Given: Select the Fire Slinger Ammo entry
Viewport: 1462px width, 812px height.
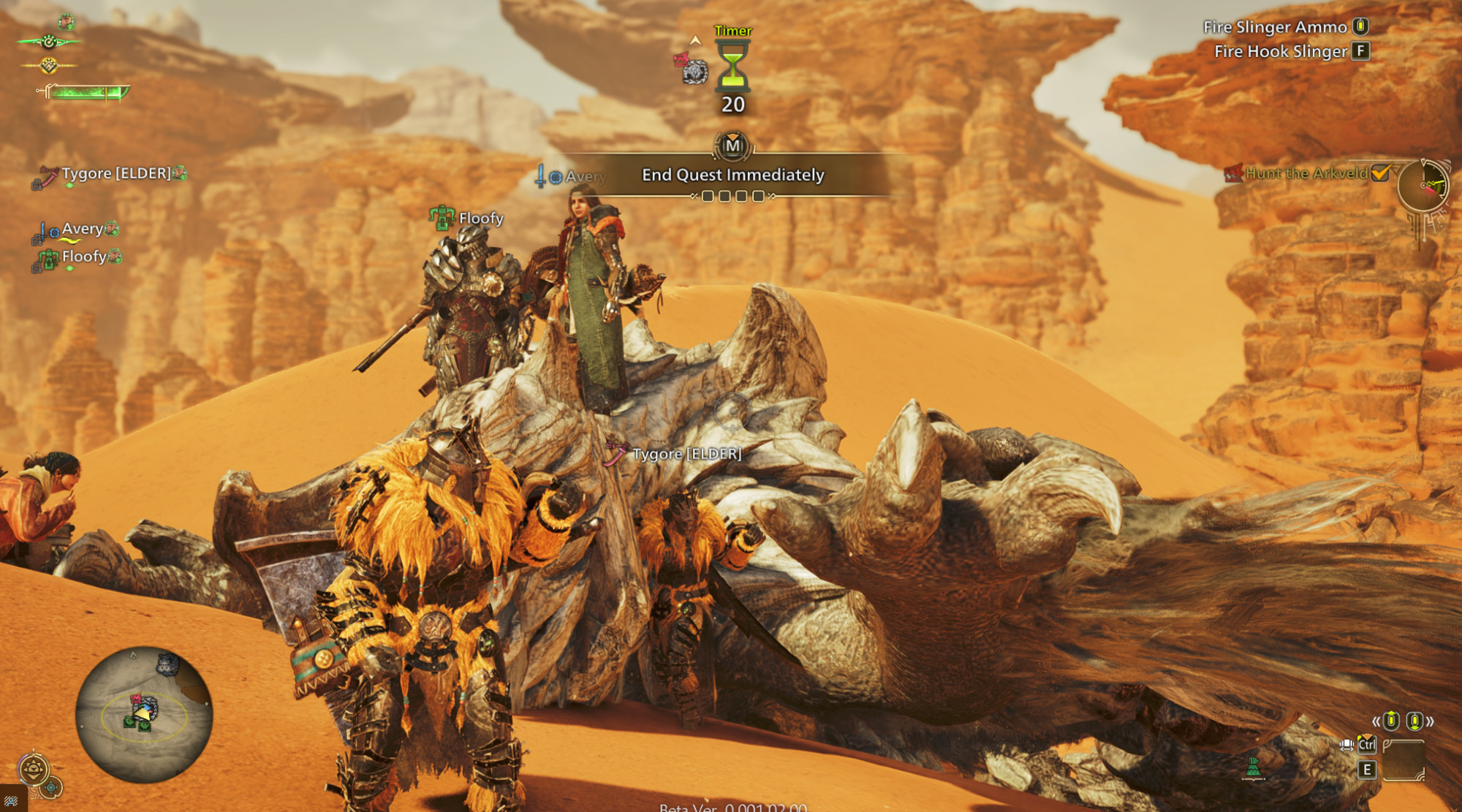Looking at the screenshot, I should 1276,27.
